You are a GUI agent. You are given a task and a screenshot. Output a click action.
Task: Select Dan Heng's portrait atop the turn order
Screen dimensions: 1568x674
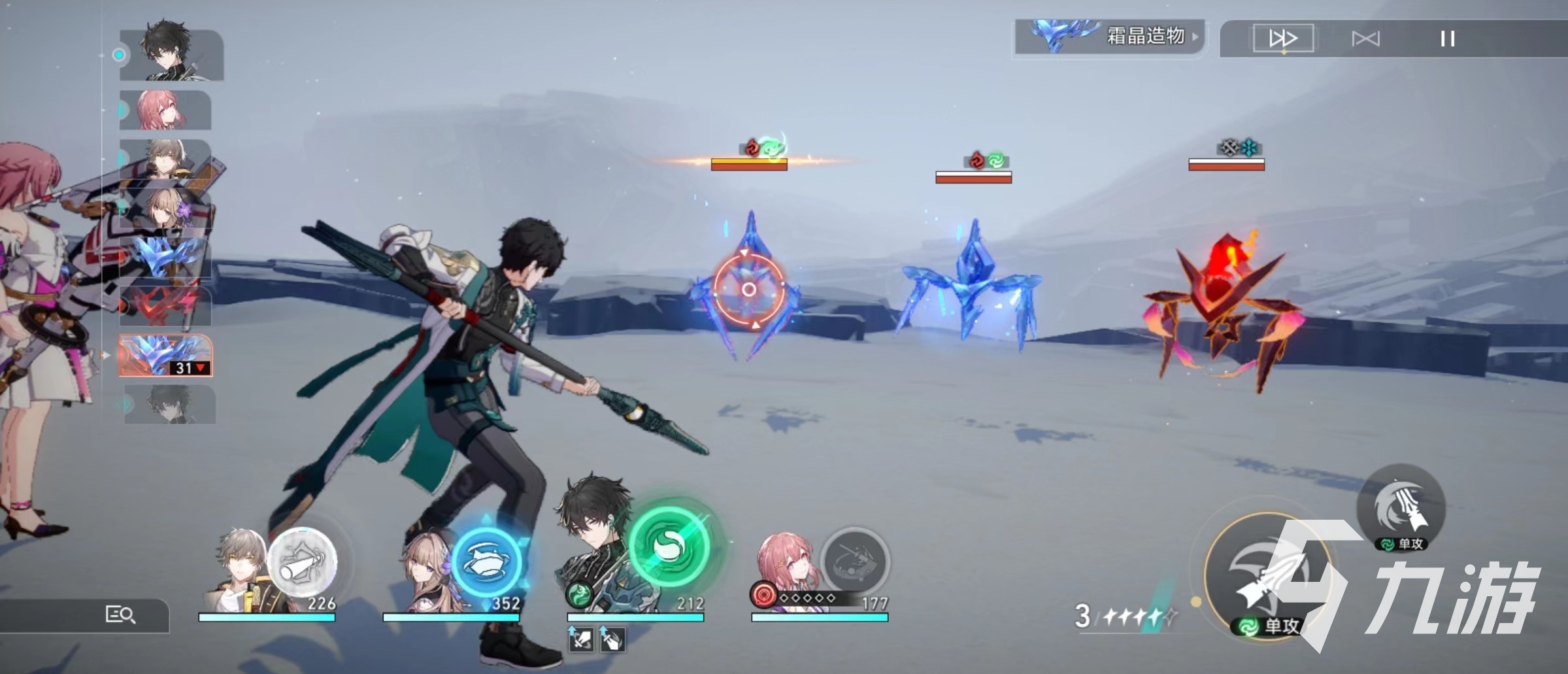[x=171, y=54]
